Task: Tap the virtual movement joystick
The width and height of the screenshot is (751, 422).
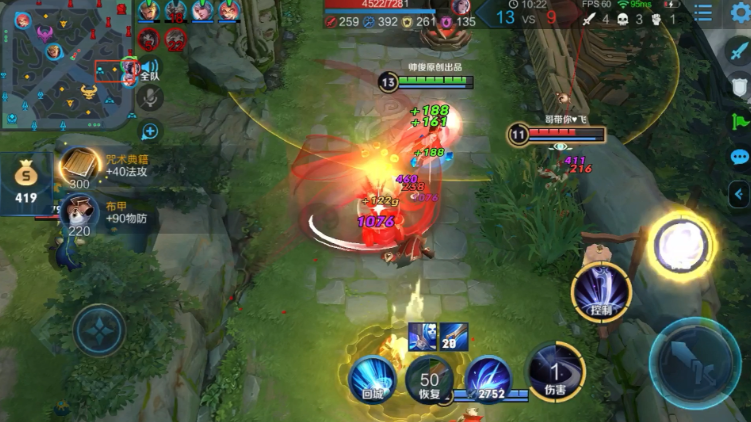Action: point(99,329)
